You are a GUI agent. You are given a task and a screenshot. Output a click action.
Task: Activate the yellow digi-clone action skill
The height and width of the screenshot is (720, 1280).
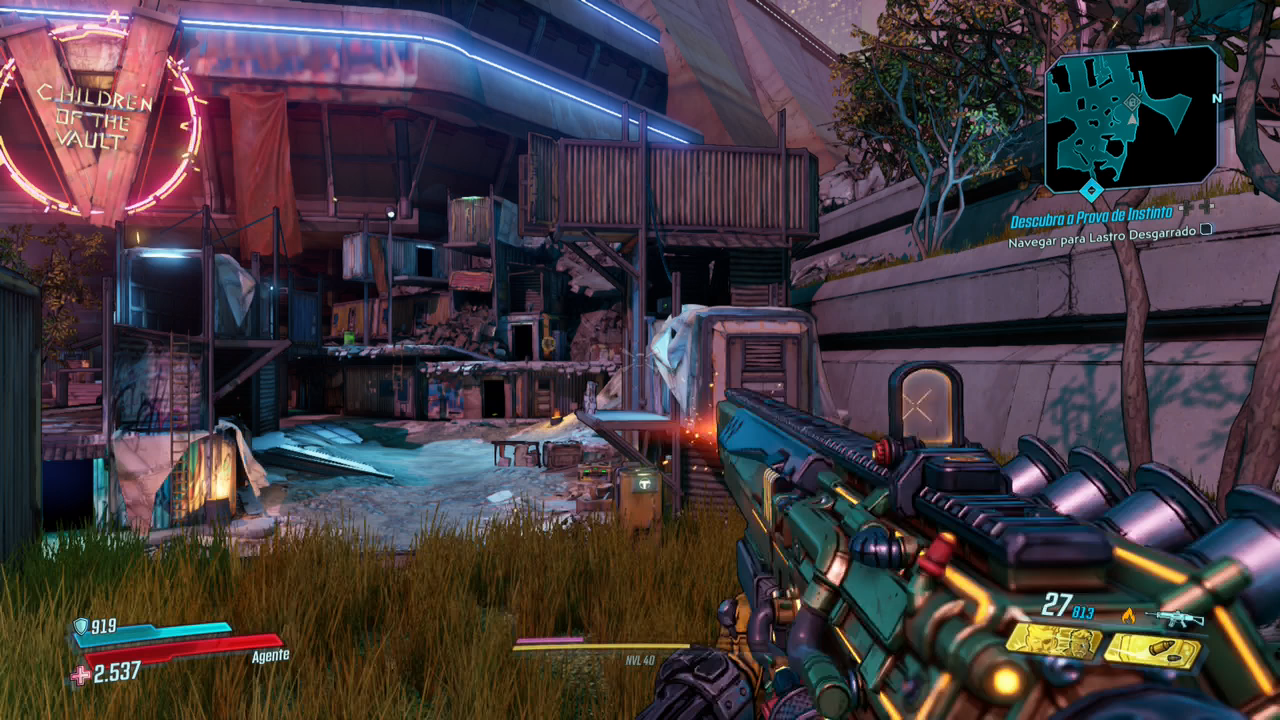1052,641
